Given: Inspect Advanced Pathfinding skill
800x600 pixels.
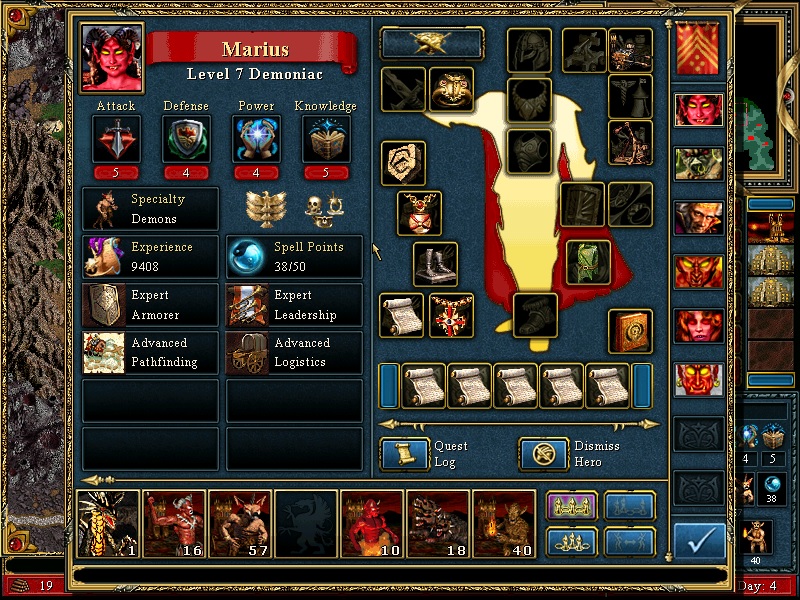Looking at the screenshot, I should (150, 352).
